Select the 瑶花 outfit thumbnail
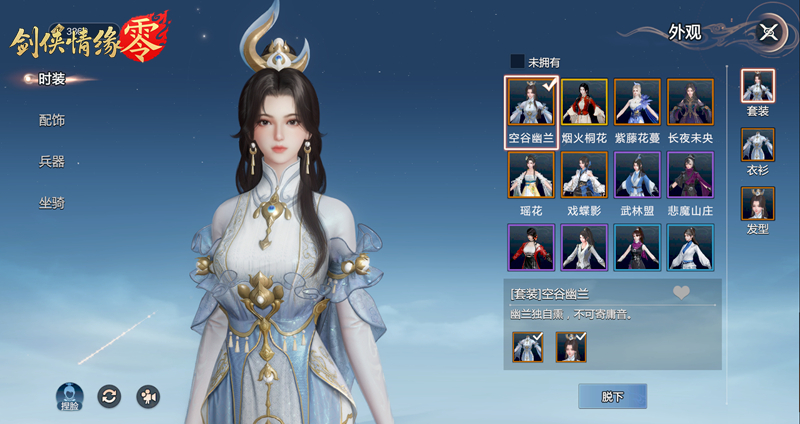This screenshot has height=424, width=800. click(531, 175)
